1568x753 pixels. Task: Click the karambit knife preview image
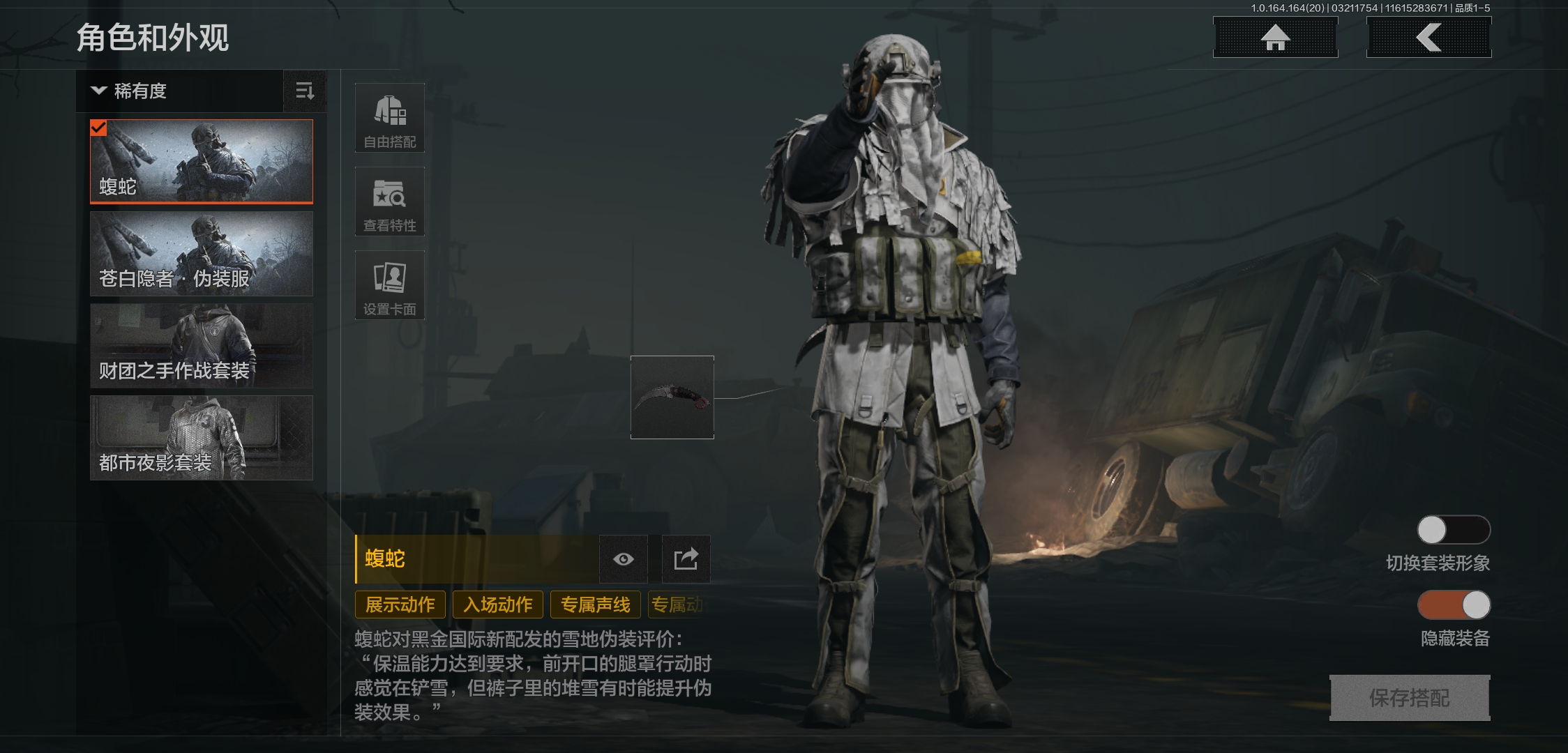[672, 397]
